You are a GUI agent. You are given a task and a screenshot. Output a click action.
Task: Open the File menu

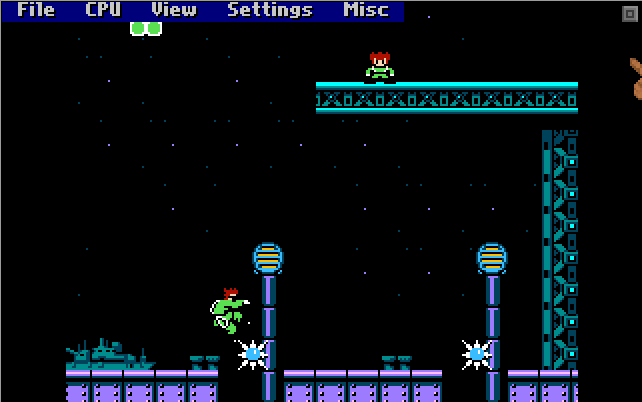pyautogui.click(x=35, y=11)
